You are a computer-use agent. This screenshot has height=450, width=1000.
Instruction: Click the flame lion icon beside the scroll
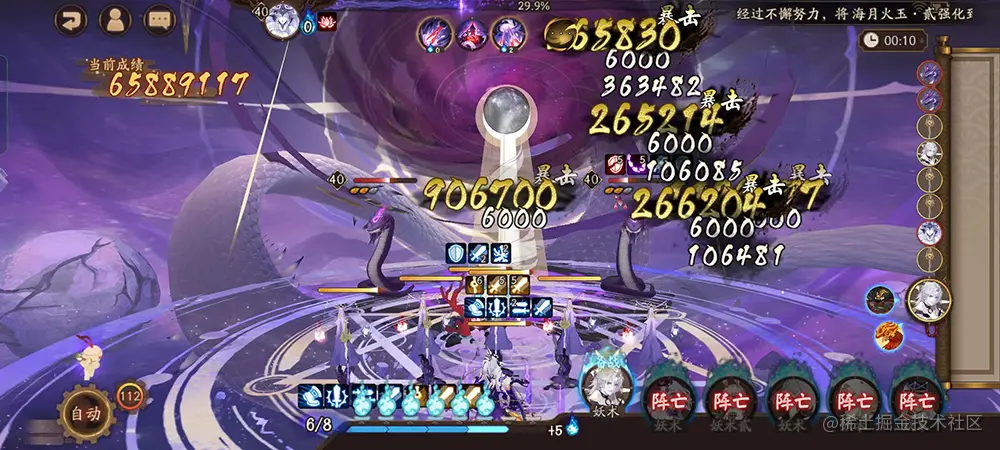(885, 336)
